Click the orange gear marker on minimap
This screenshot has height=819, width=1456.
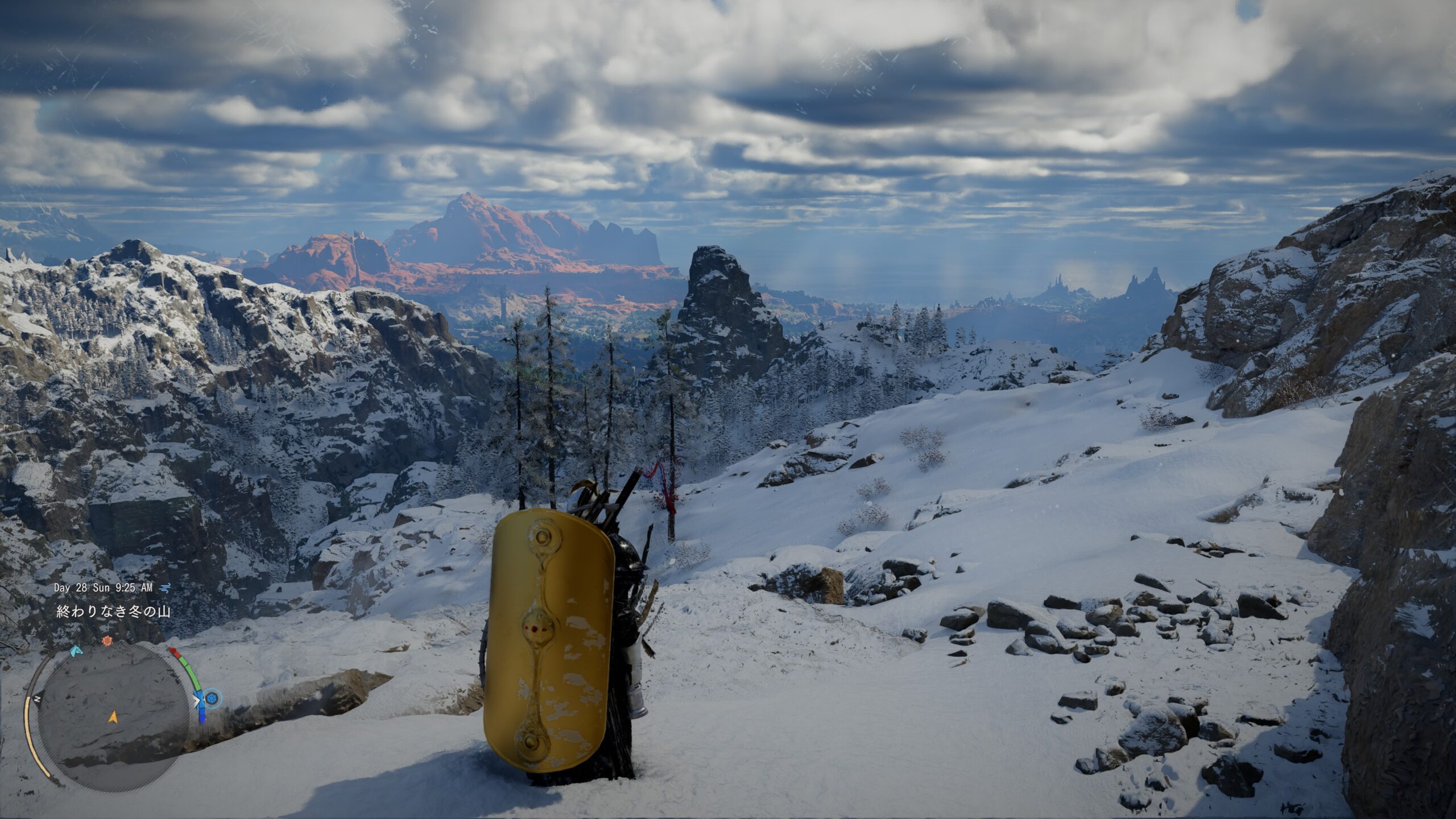tap(106, 641)
